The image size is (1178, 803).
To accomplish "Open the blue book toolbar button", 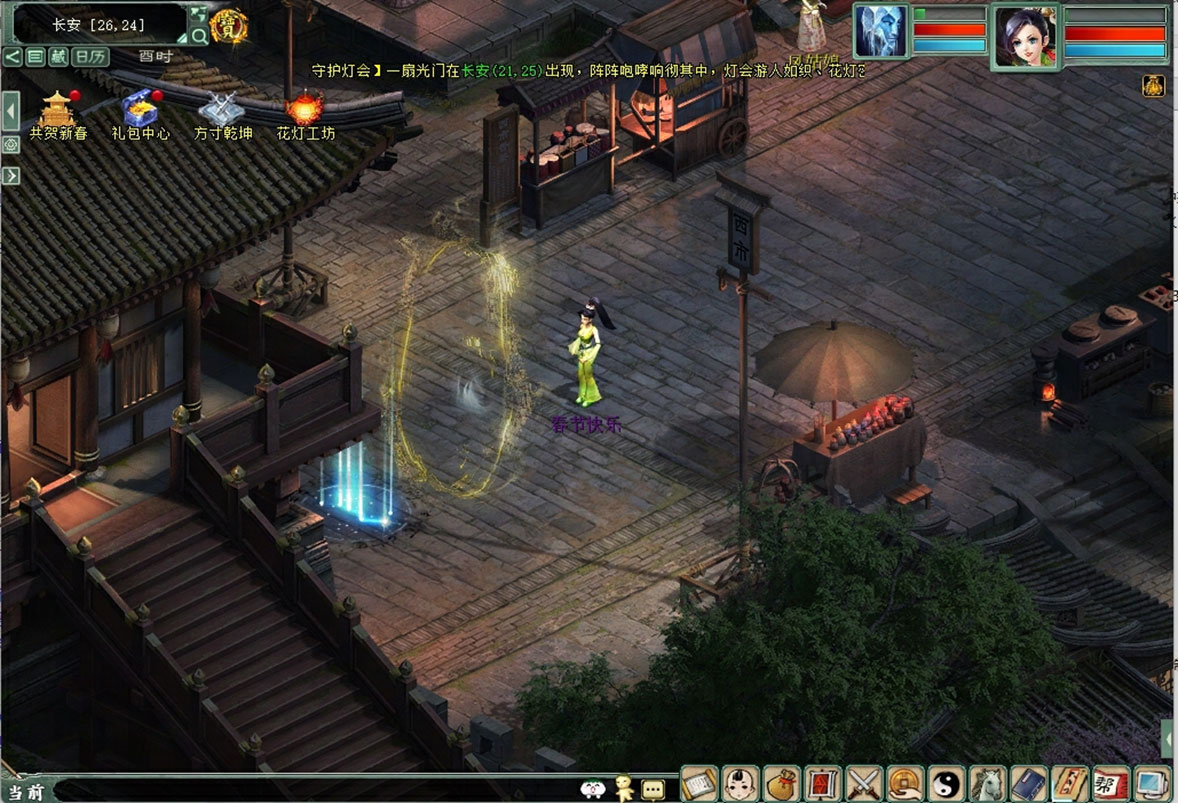I will click(1028, 783).
